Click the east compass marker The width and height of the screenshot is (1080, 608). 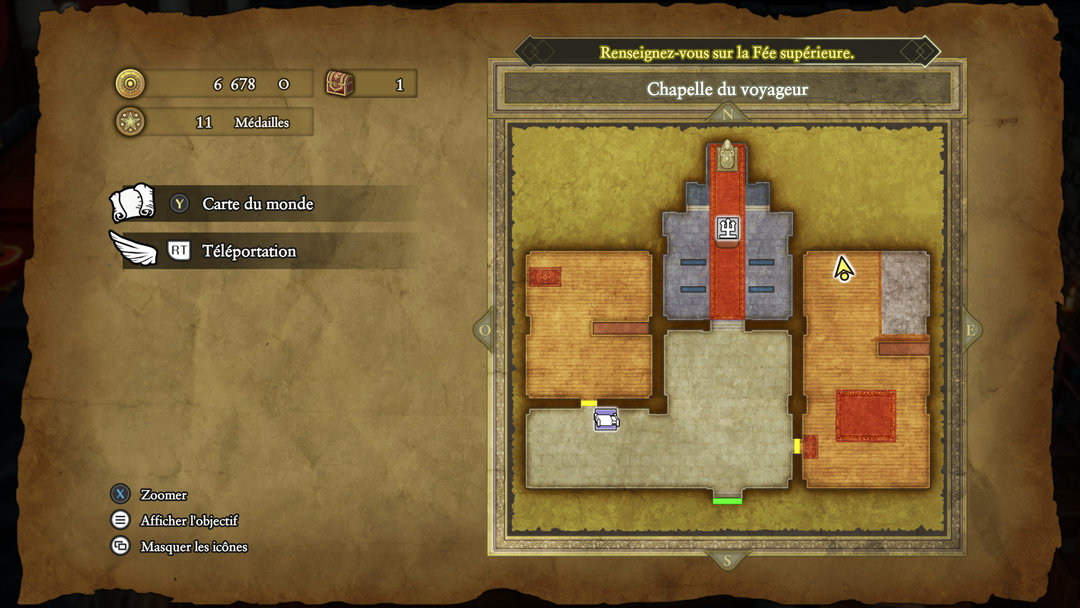coord(969,330)
